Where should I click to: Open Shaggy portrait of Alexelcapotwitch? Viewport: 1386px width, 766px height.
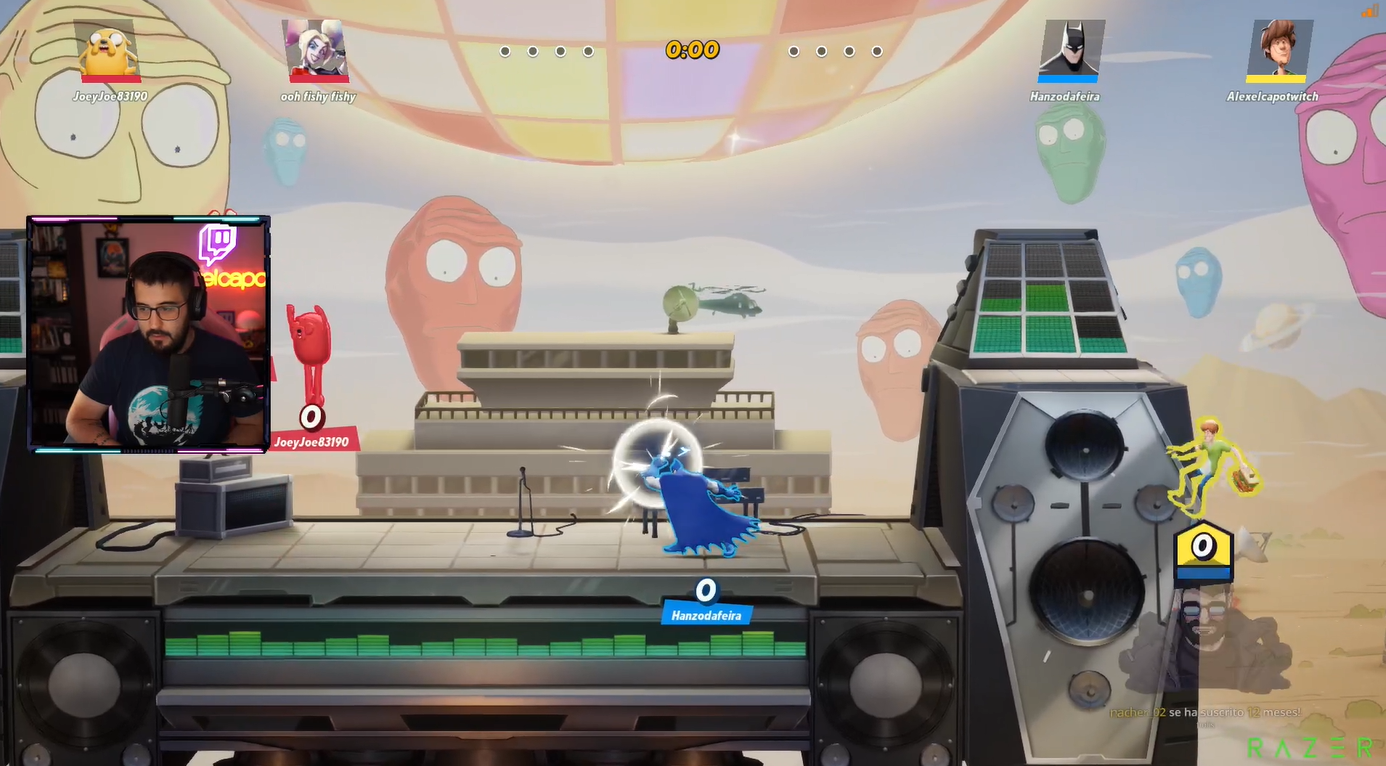coord(1278,49)
